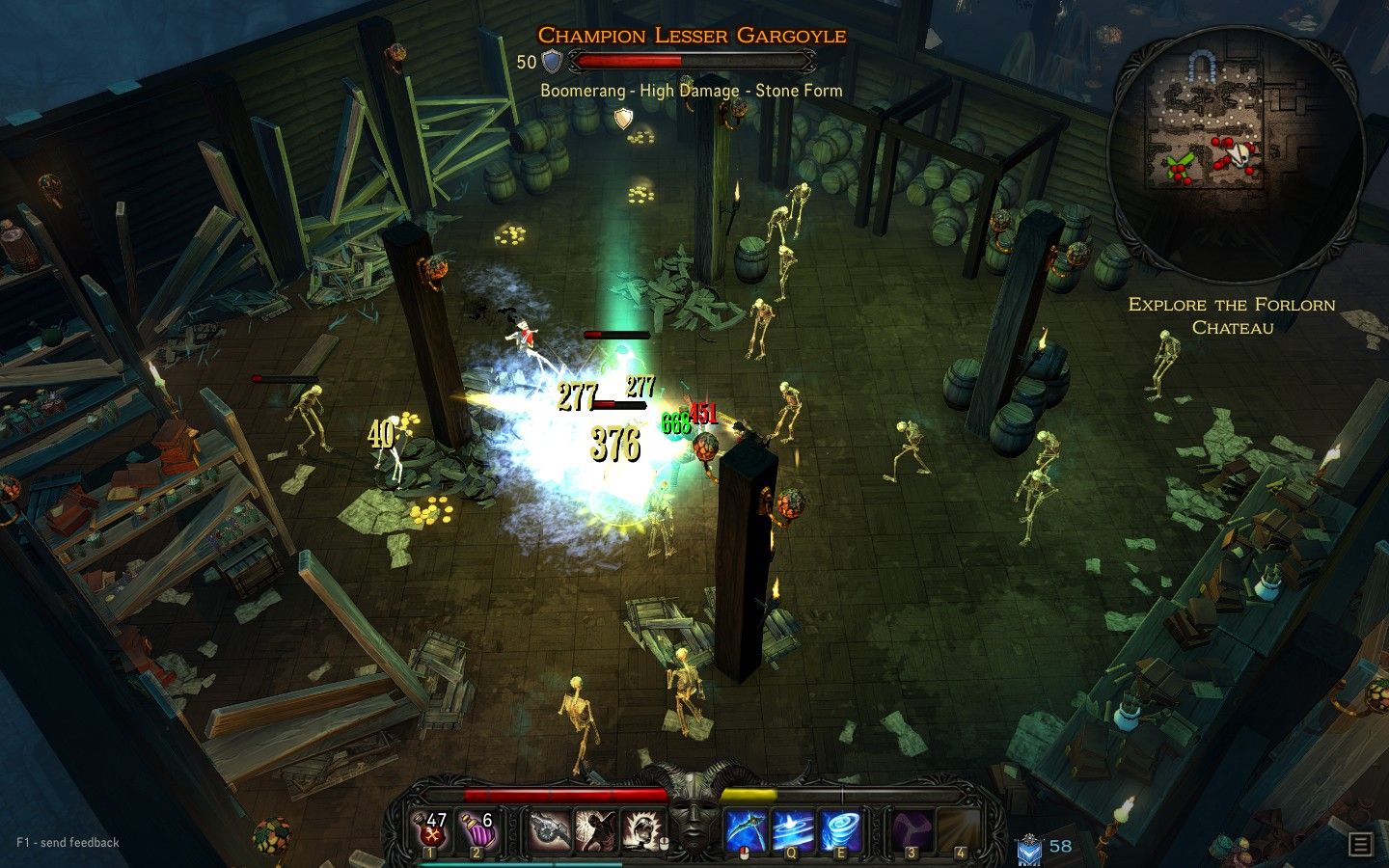Image resolution: width=1389 pixels, height=868 pixels.
Task: Select the Explore the Forlorn Chateau objective
Action: click(1232, 316)
